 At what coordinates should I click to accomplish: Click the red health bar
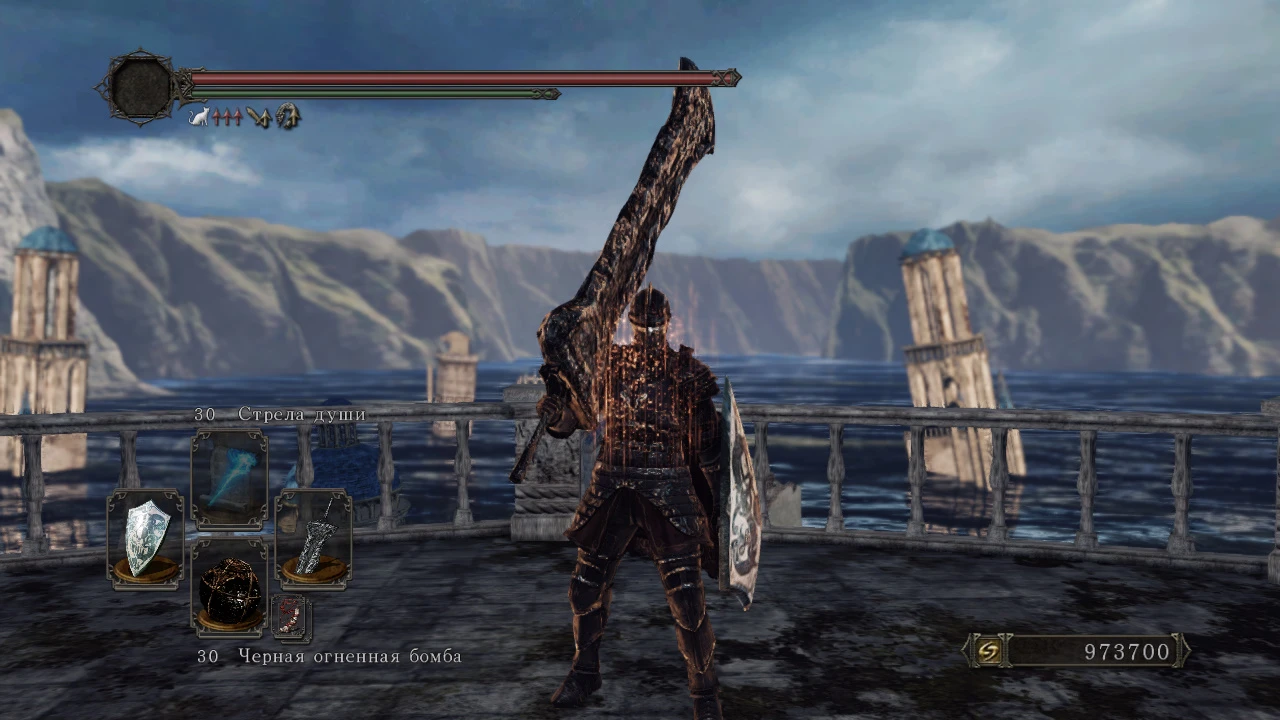coord(450,76)
